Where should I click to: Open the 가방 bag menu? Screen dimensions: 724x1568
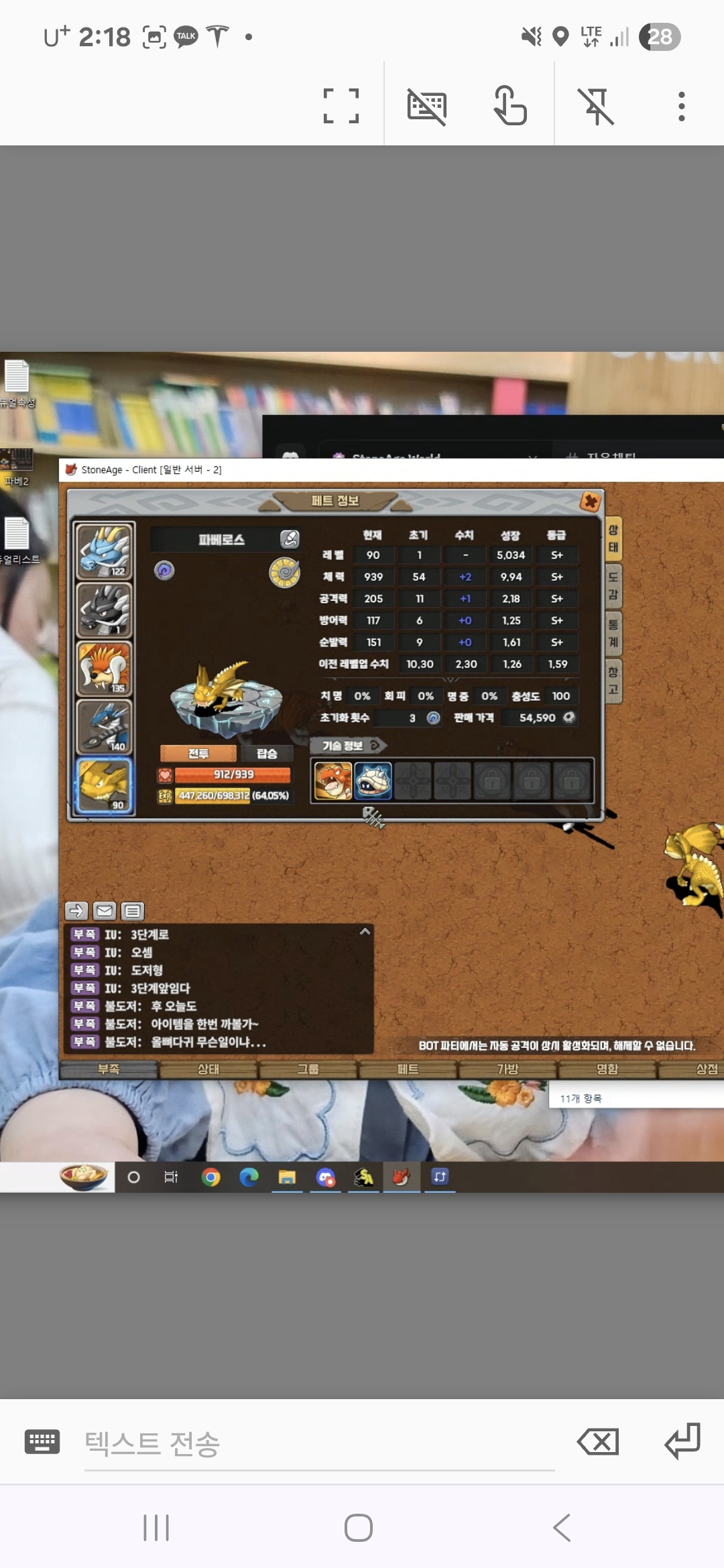pyautogui.click(x=507, y=1069)
